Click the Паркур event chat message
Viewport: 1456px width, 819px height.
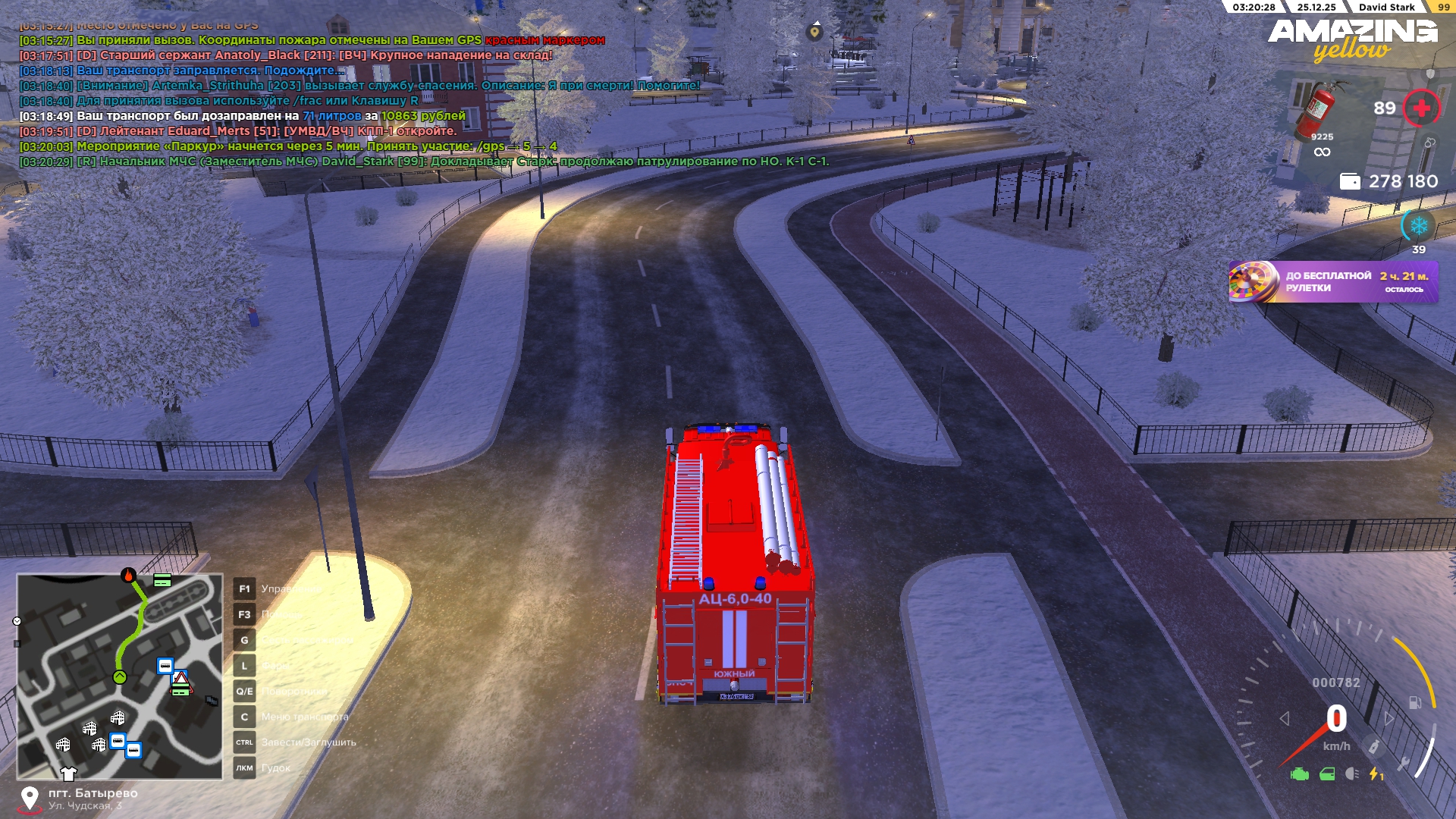pyautogui.click(x=288, y=146)
